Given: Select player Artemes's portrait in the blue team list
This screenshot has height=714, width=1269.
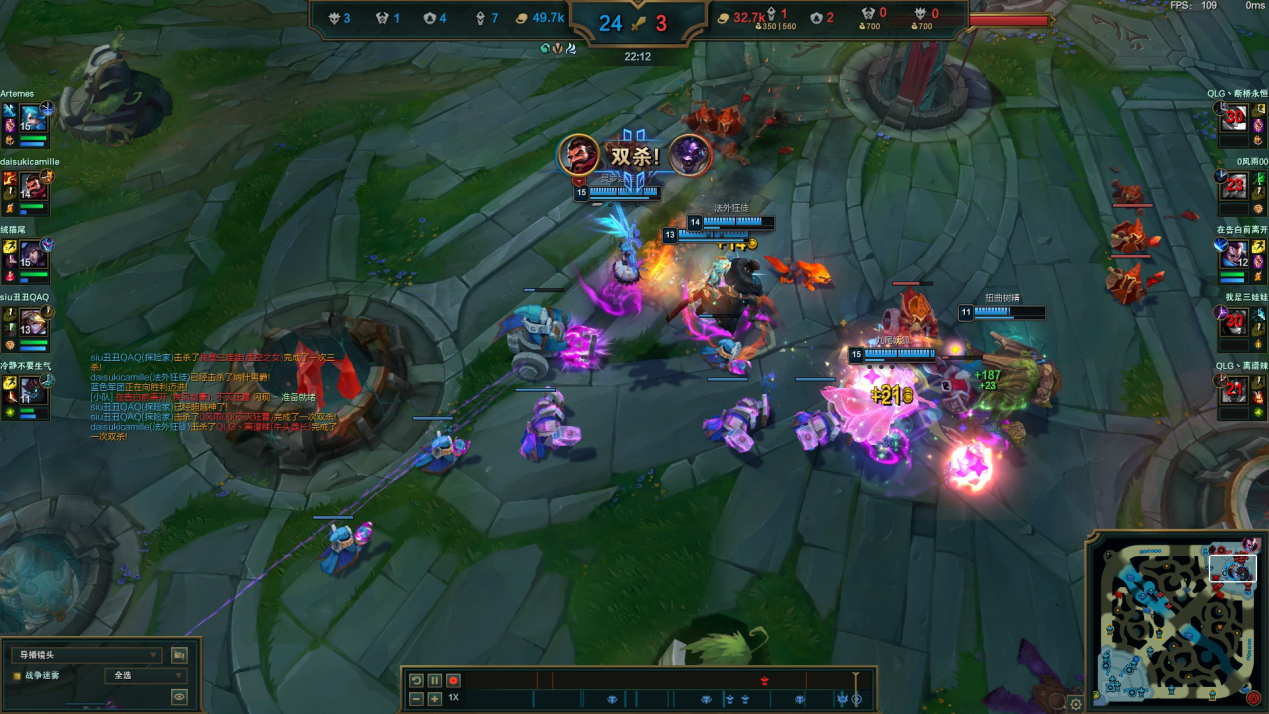Looking at the screenshot, I should [31, 119].
